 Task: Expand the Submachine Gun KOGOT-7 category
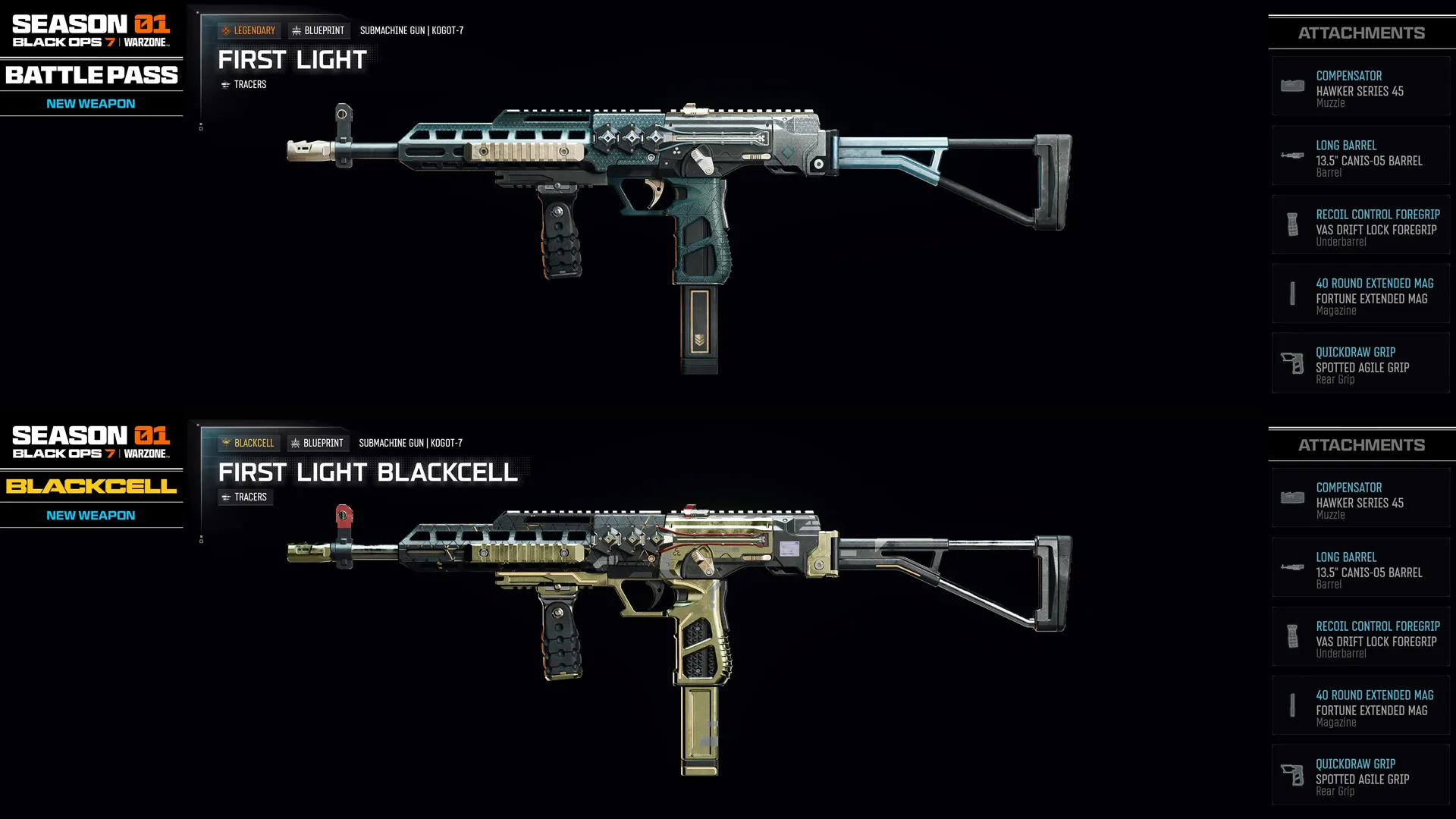pyautogui.click(x=412, y=30)
